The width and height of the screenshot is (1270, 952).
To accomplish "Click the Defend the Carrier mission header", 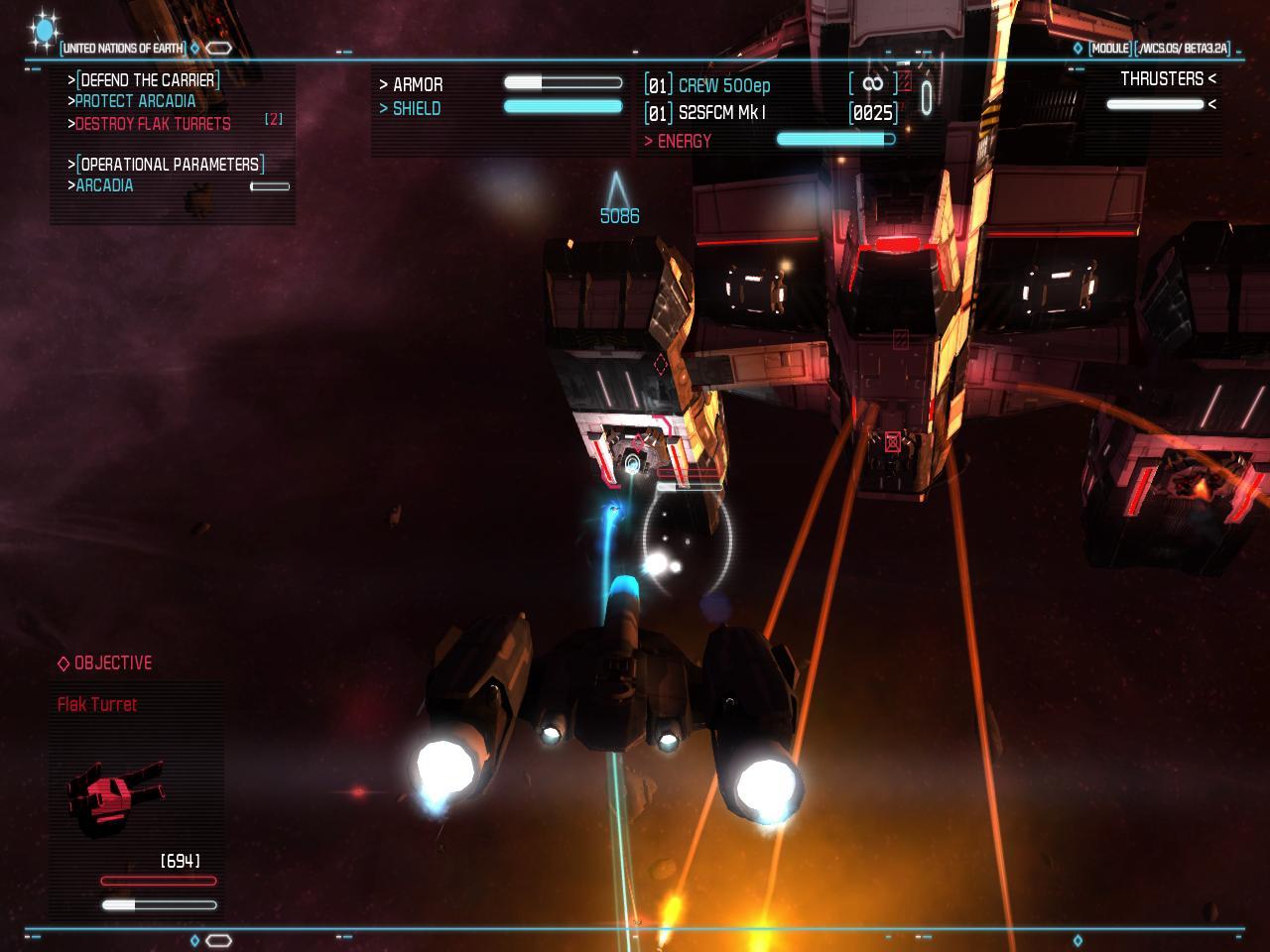I will [x=148, y=79].
